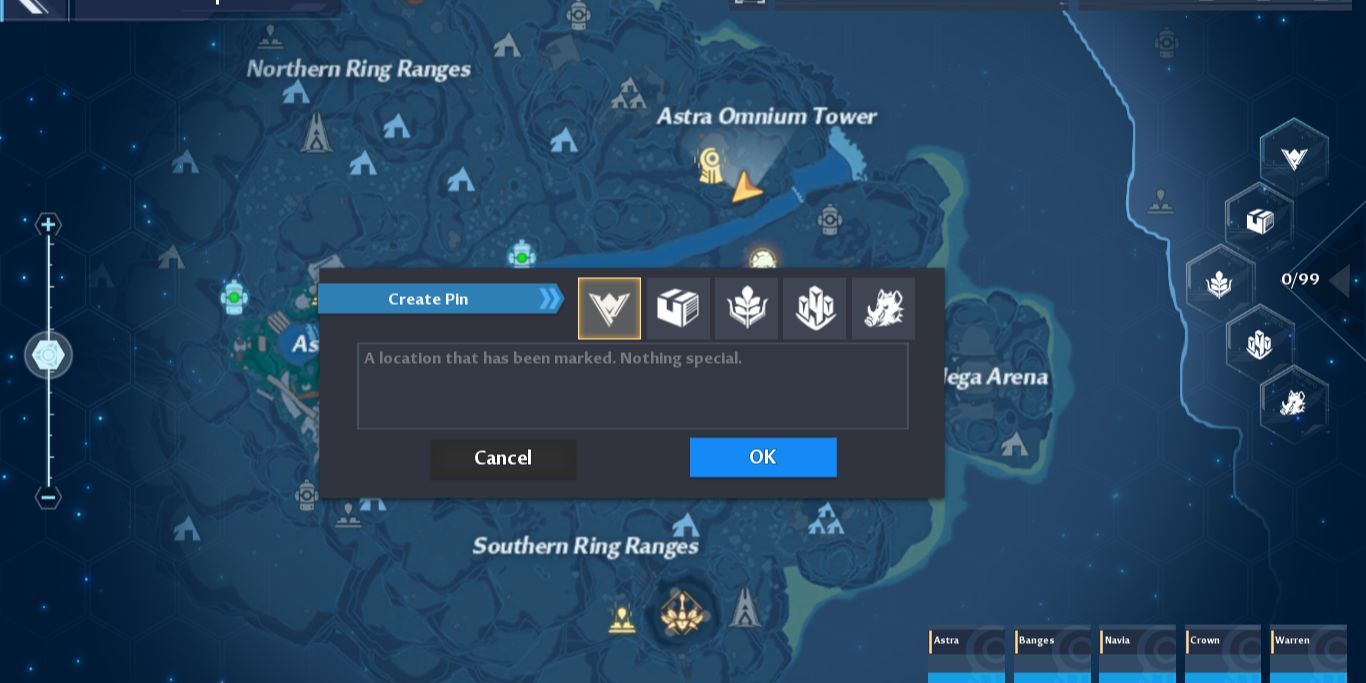
Task: Choose the supply box pin icon in dialog
Action: 678,308
